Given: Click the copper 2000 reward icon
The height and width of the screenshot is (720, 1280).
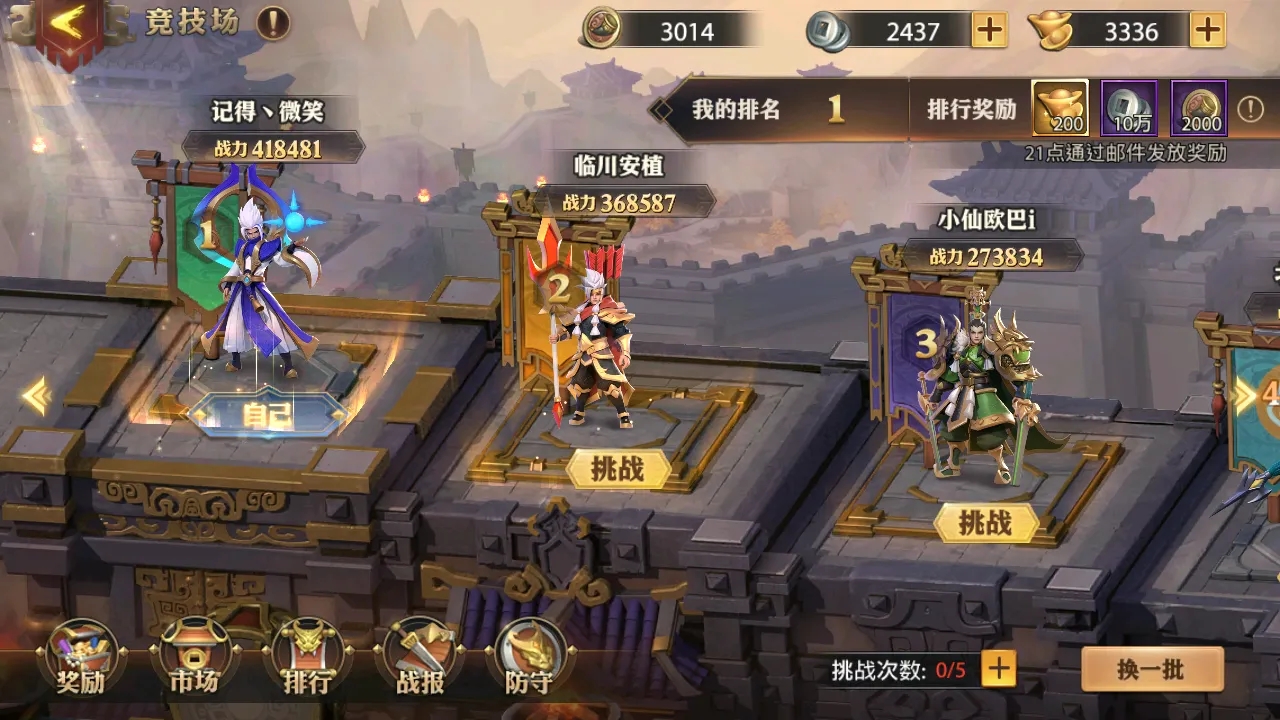Looking at the screenshot, I should [1199, 112].
